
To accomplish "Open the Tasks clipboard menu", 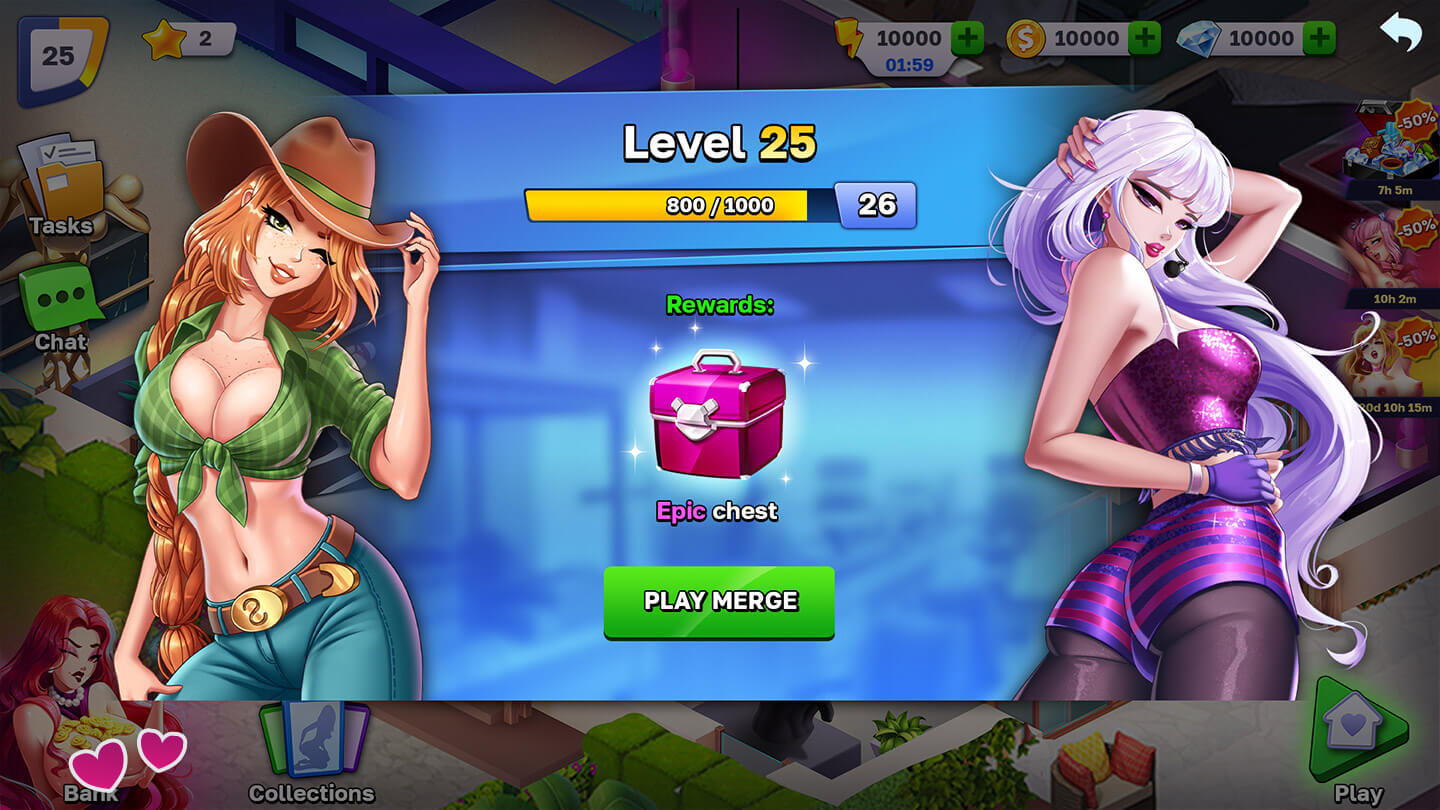I will [x=62, y=186].
